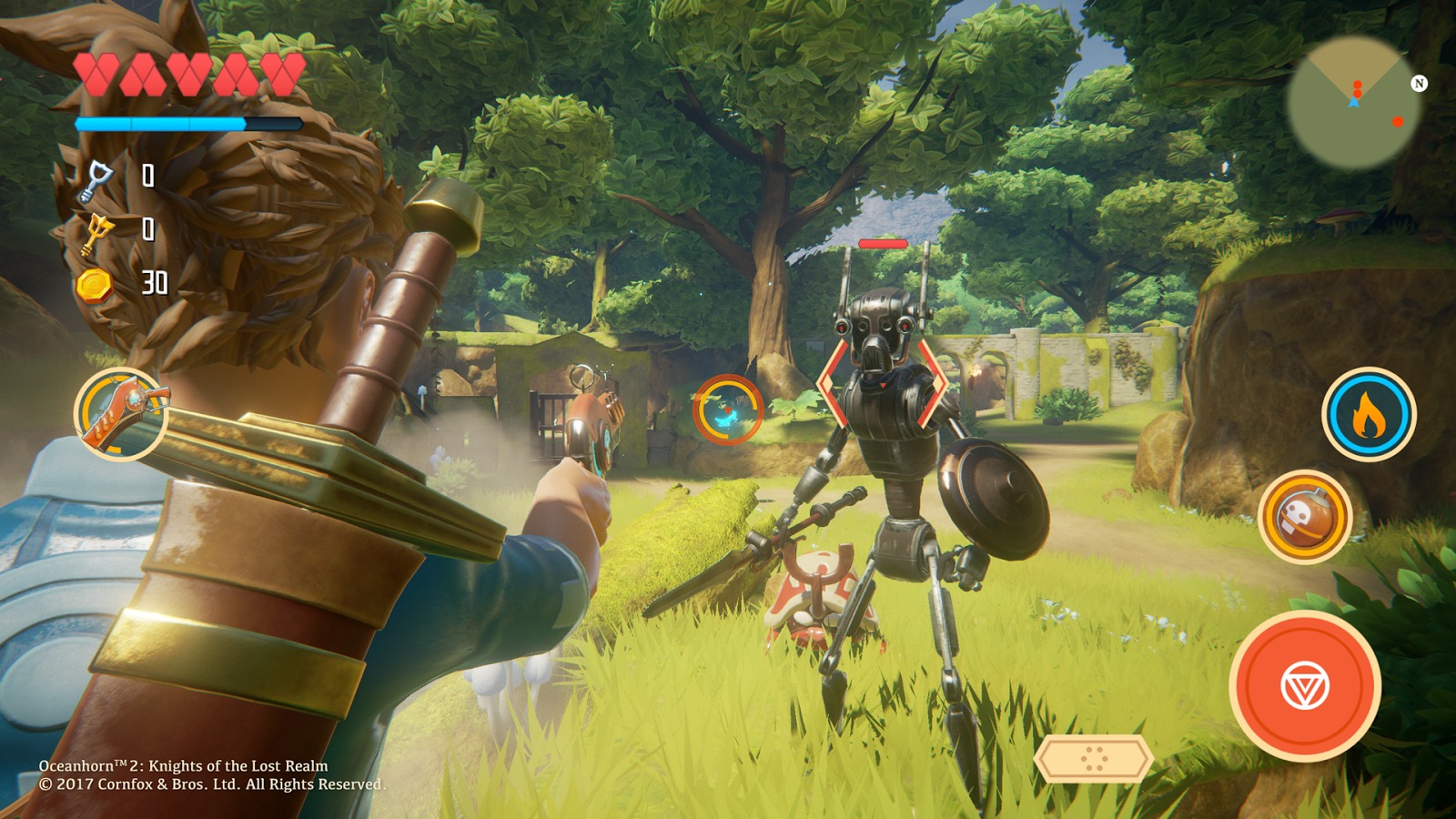Select the bomb item button
The width and height of the screenshot is (1456, 819).
click(1306, 517)
